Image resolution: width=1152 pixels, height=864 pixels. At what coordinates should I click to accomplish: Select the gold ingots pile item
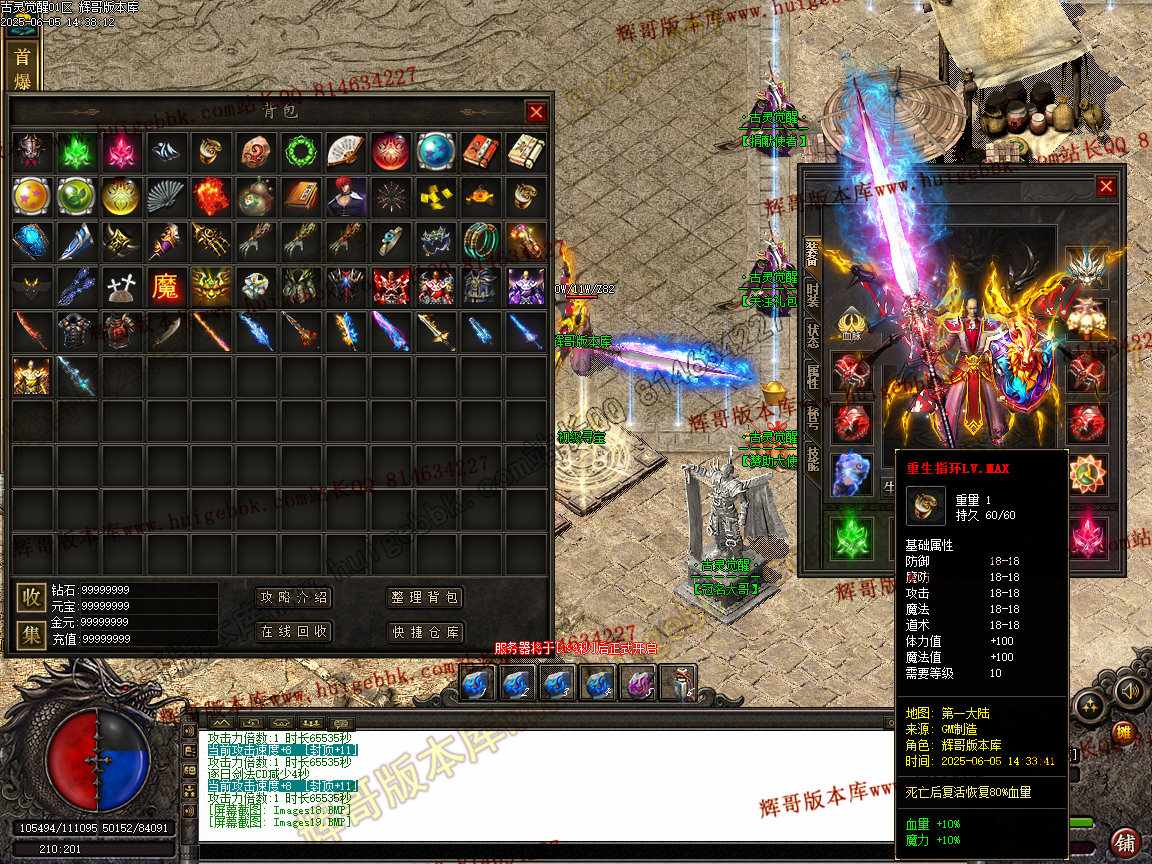pyautogui.click(x=433, y=197)
